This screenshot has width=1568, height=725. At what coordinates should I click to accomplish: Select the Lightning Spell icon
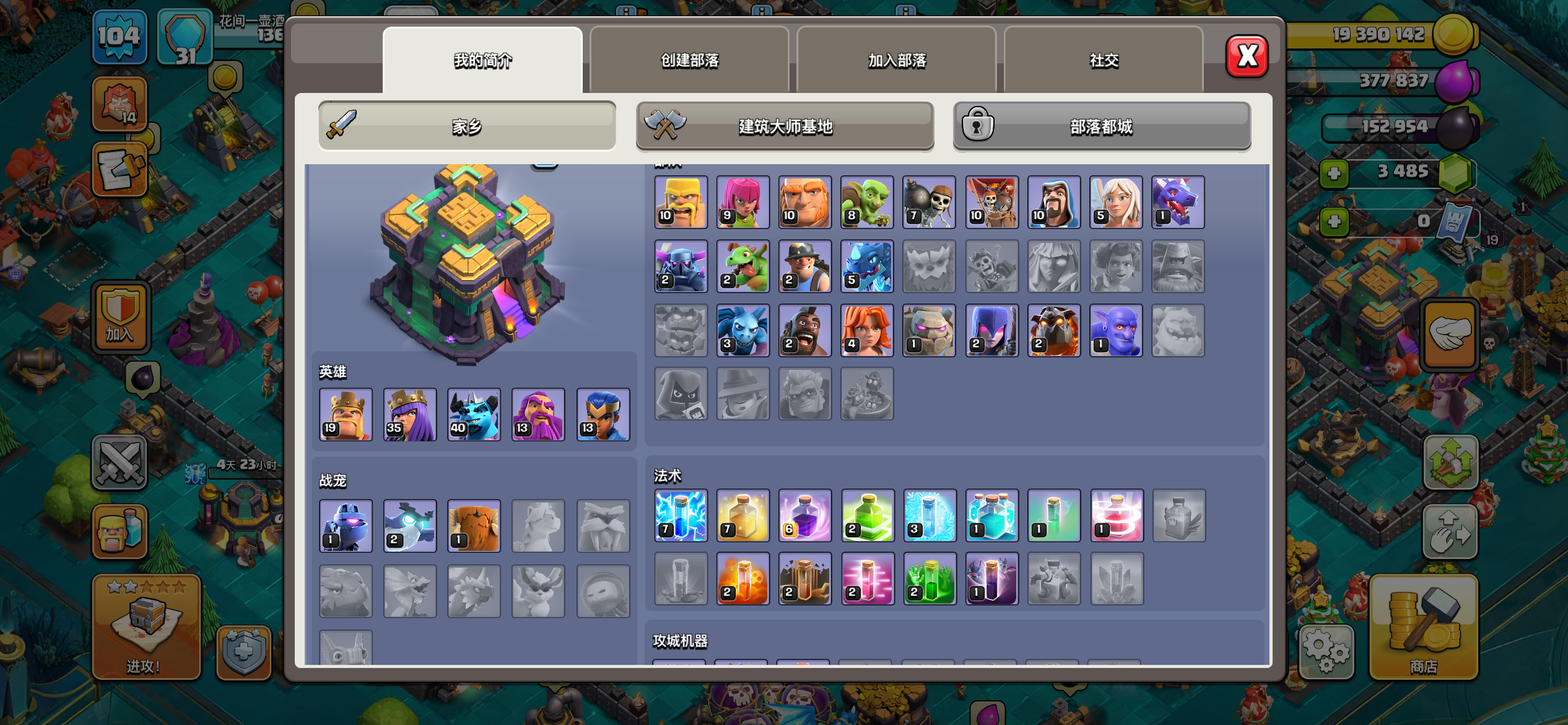coord(680,515)
